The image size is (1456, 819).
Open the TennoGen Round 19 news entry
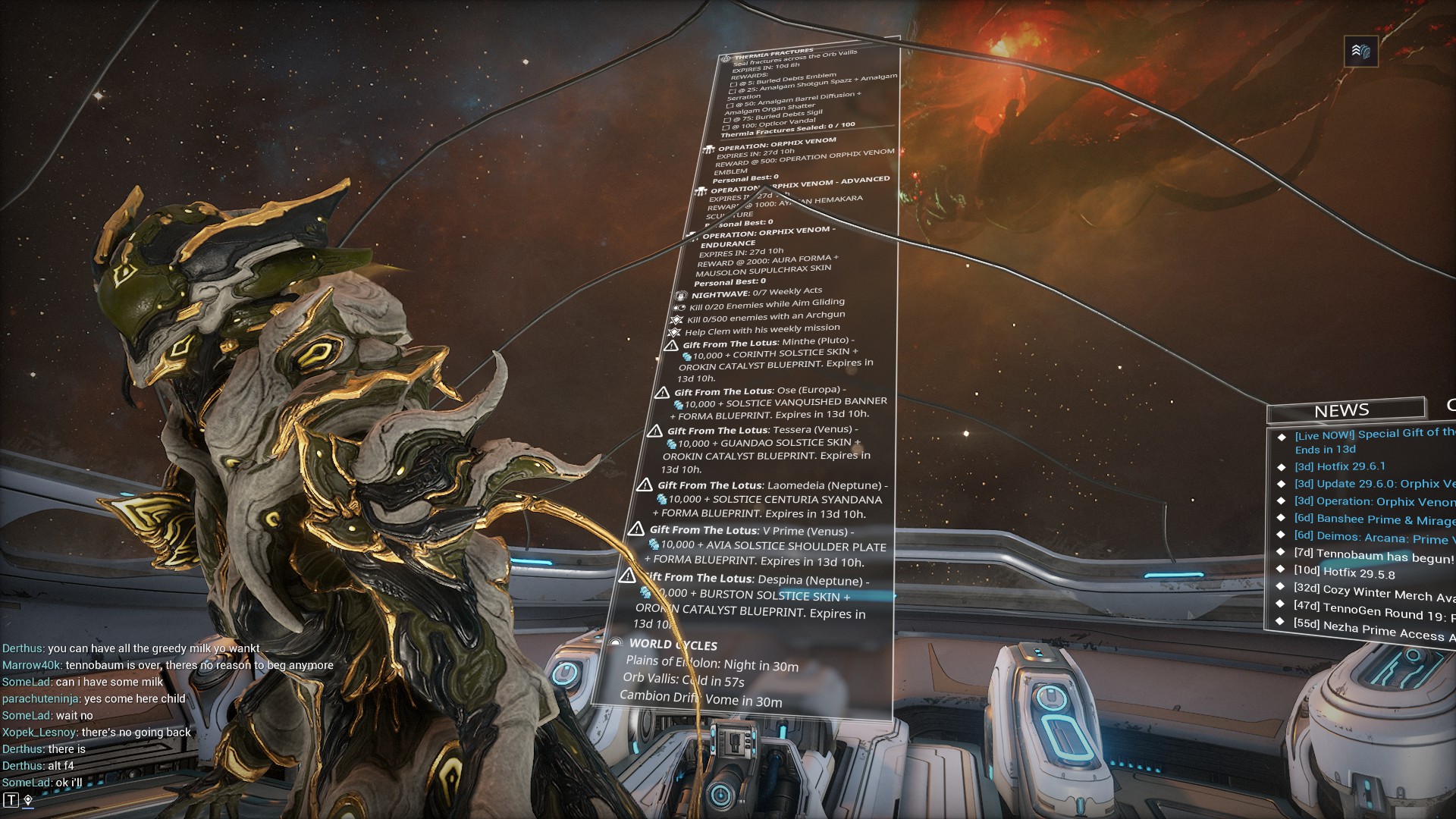point(1374,612)
